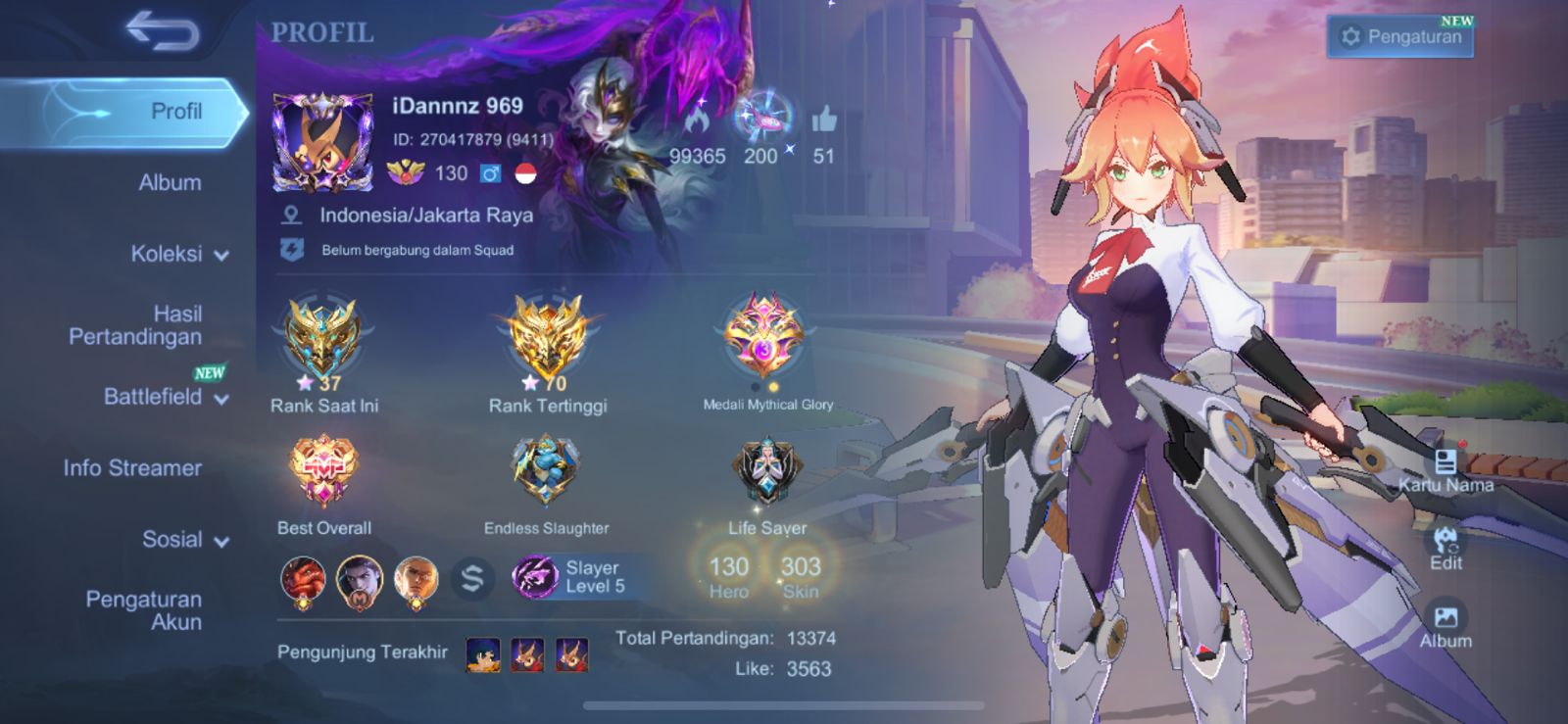View Hasil Pertandingan match results
This screenshot has width=1568, height=724.
coord(135,325)
